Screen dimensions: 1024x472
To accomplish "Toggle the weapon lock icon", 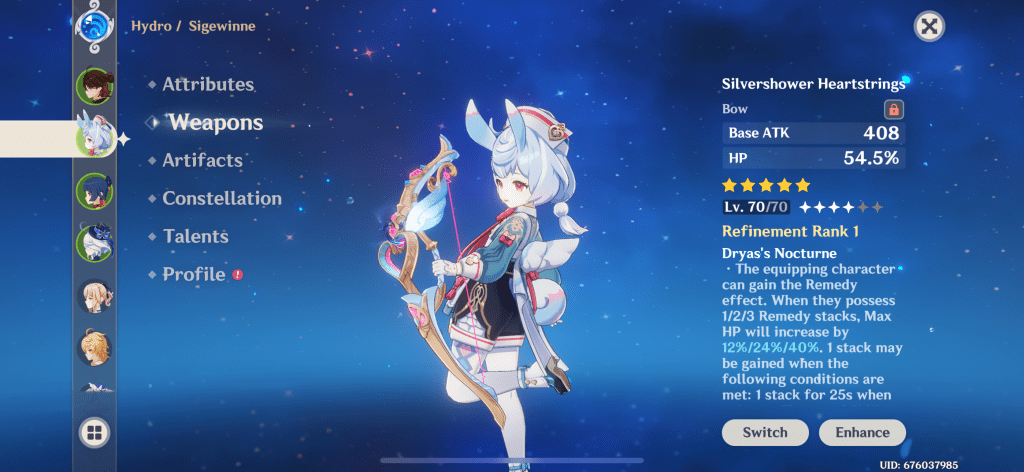I will pos(893,109).
